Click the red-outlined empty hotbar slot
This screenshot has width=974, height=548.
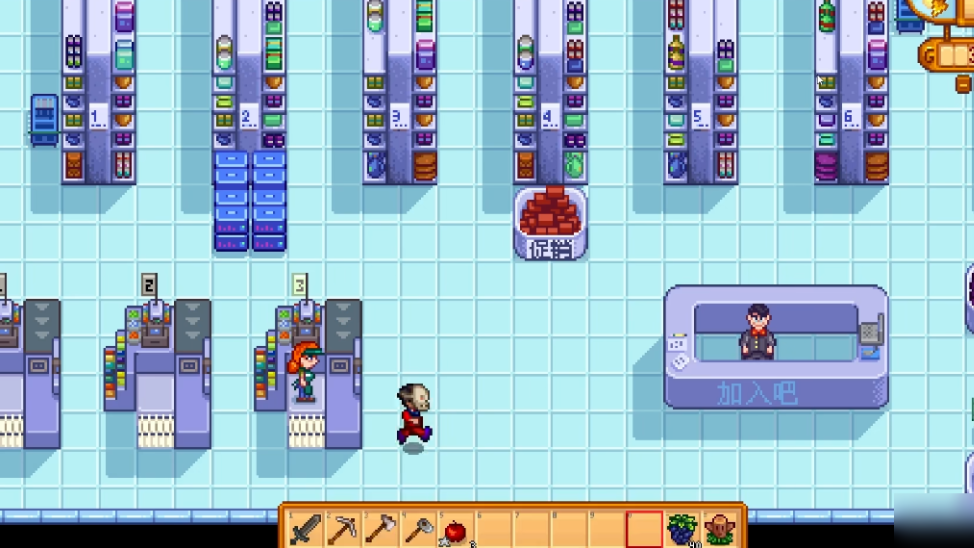pyautogui.click(x=645, y=529)
